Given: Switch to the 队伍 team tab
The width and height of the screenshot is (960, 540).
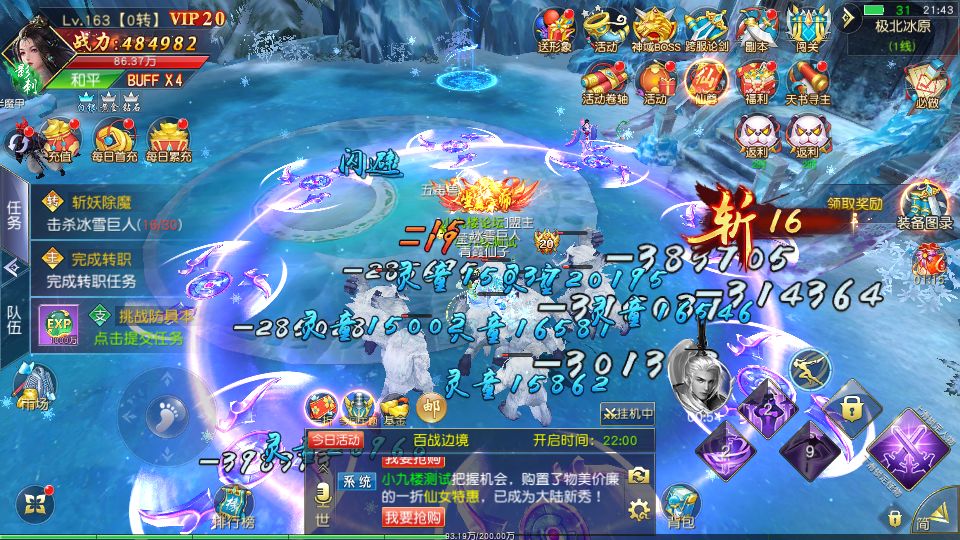Looking at the screenshot, I should point(14,327).
